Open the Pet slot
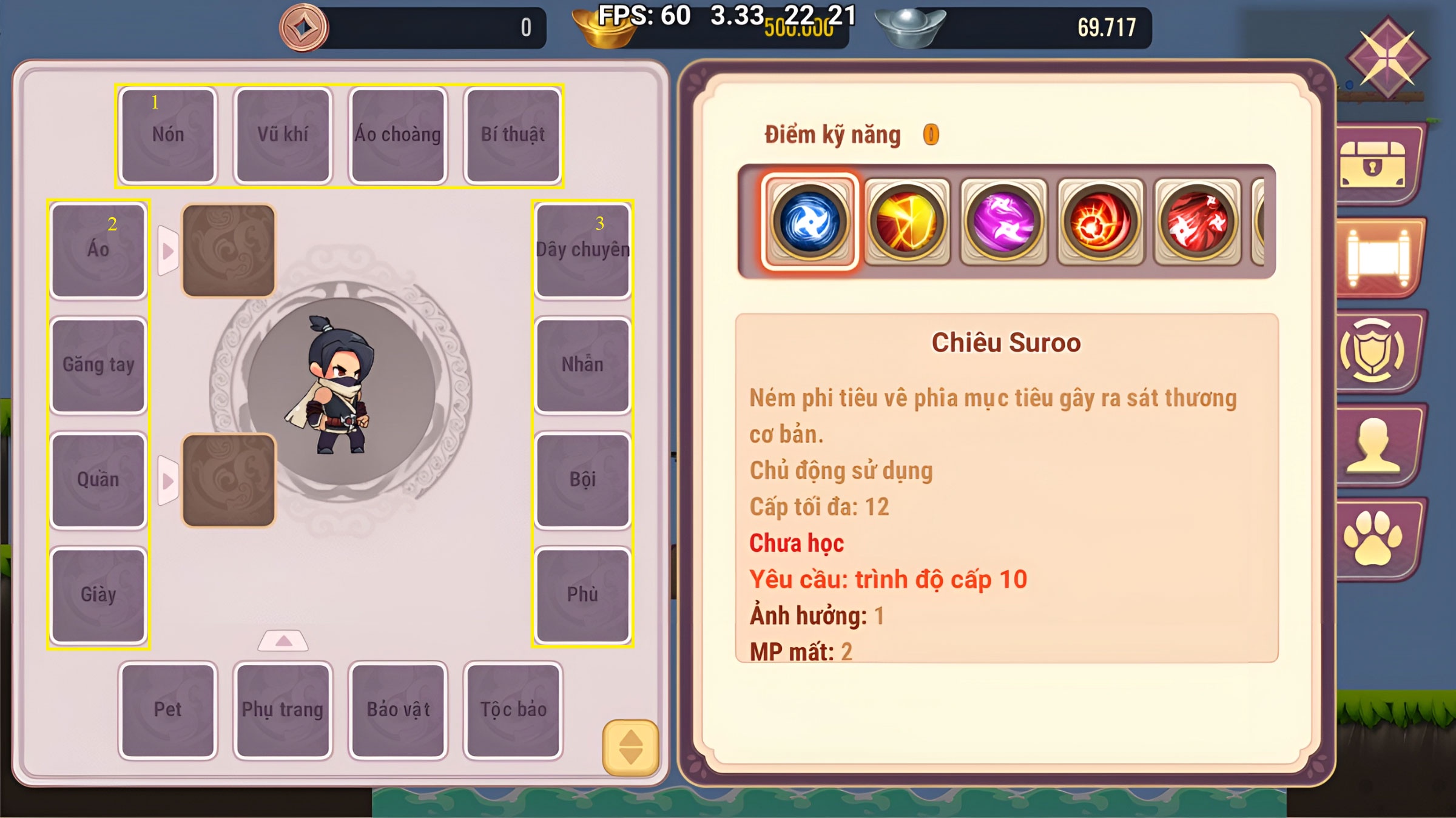 [x=168, y=710]
